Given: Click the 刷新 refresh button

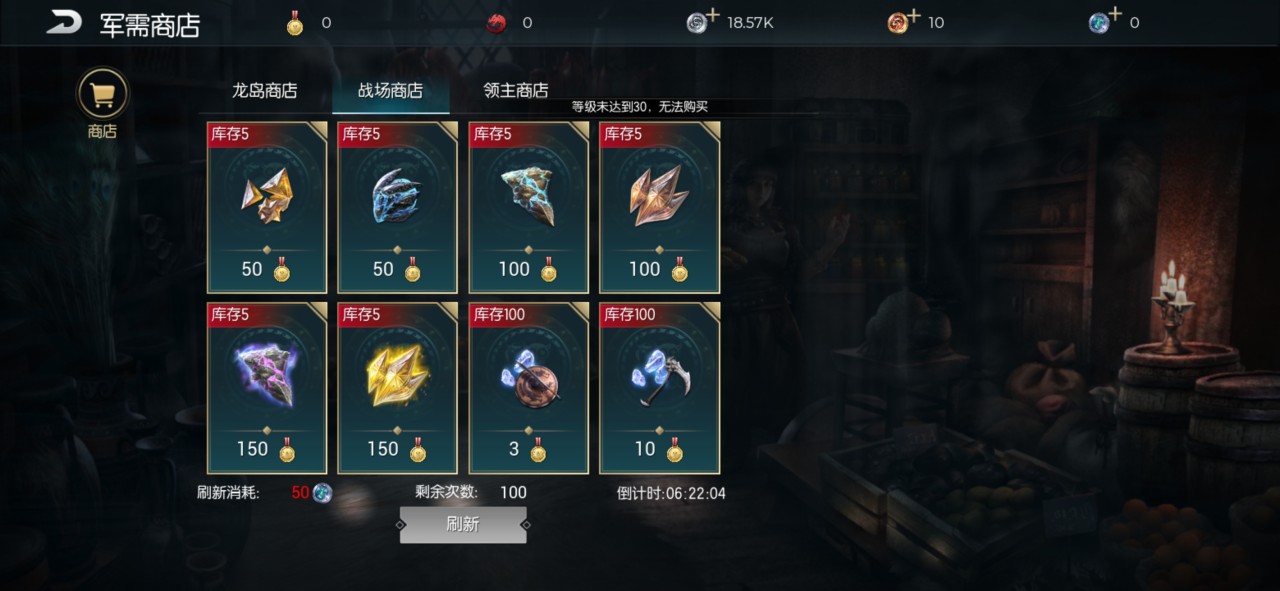Looking at the screenshot, I should point(463,524).
